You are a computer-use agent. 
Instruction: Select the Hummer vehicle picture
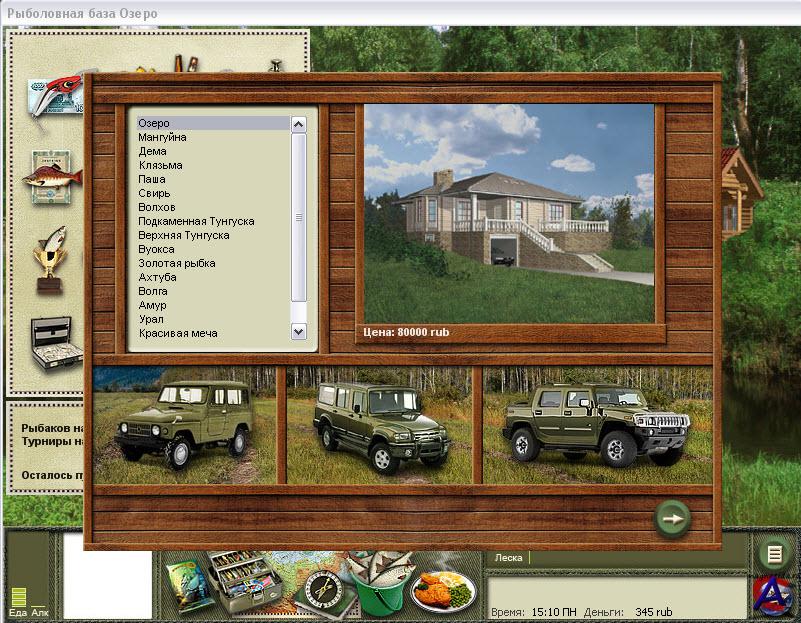(x=598, y=424)
